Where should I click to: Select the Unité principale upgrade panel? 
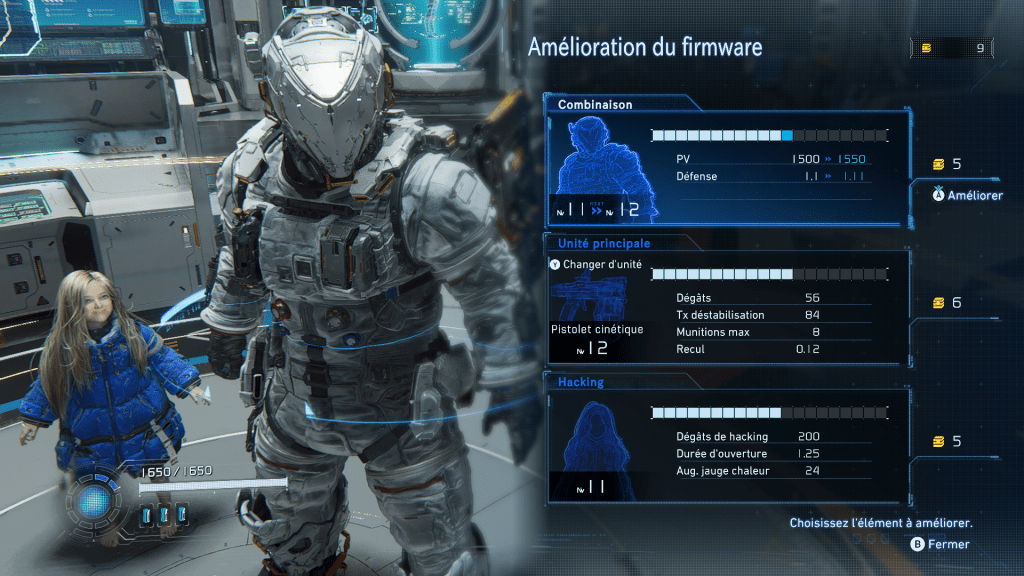tap(726, 303)
